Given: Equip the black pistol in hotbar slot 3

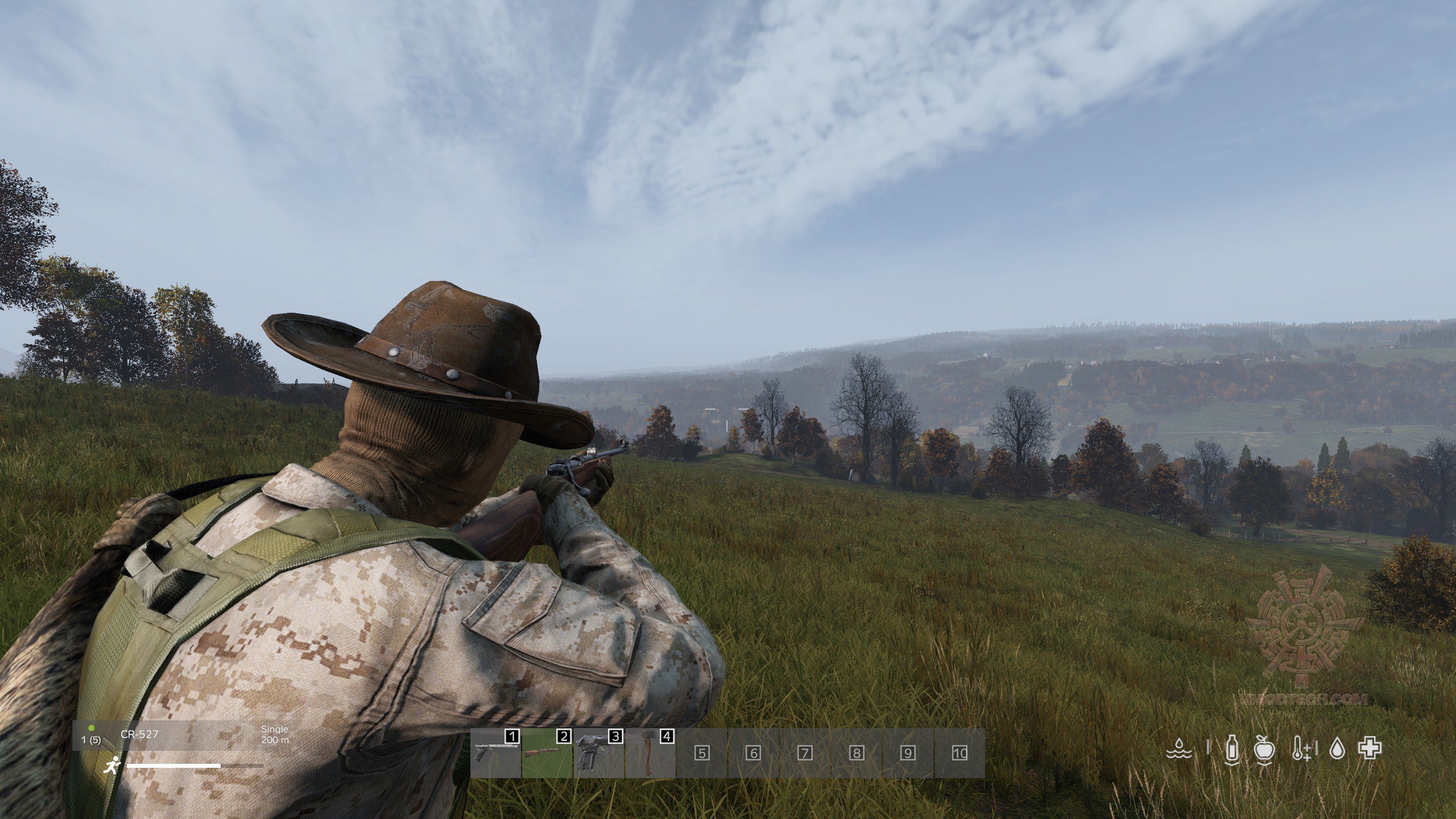Looking at the screenshot, I should 598,753.
